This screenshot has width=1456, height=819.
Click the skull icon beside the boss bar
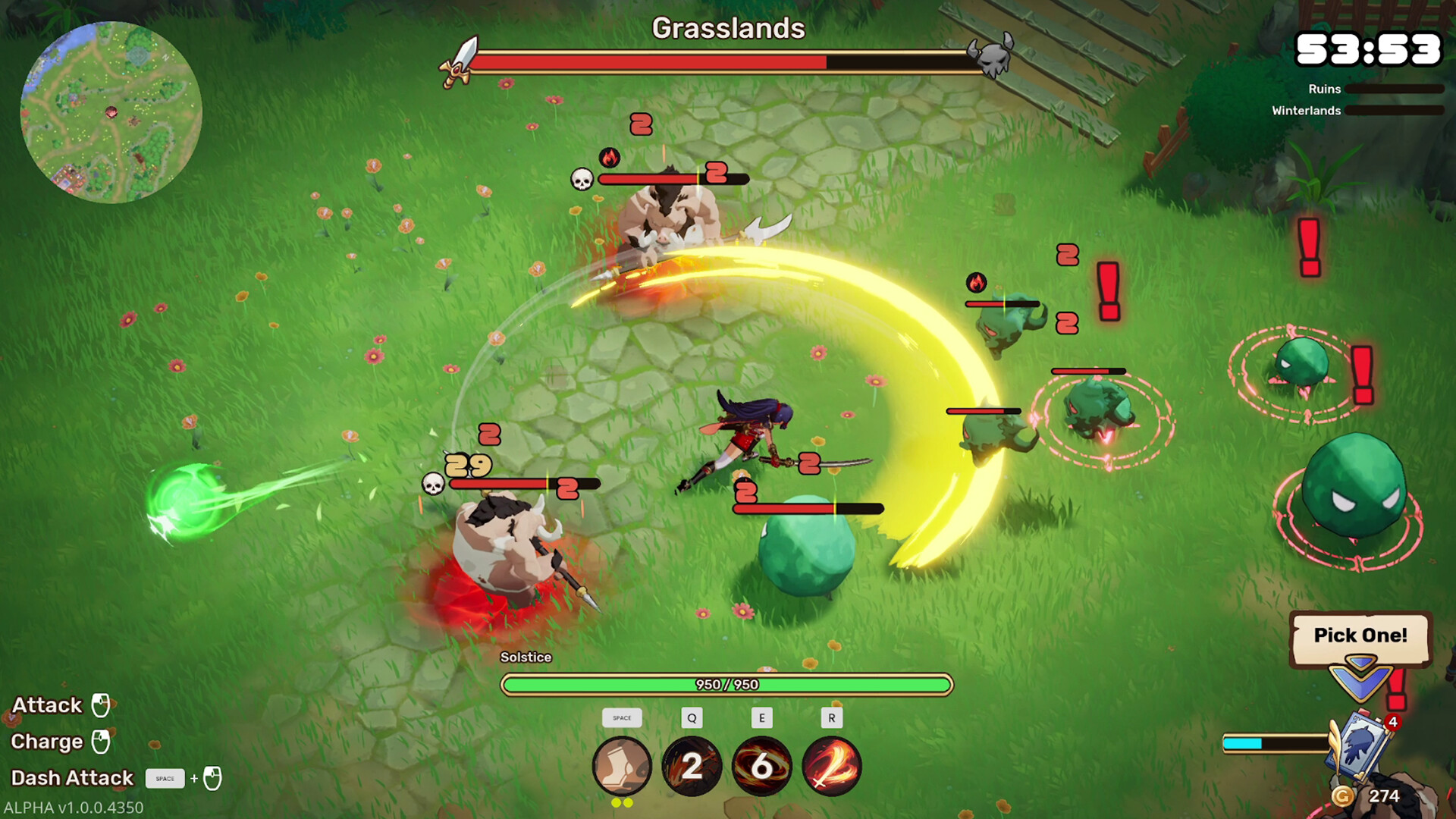coord(996,58)
